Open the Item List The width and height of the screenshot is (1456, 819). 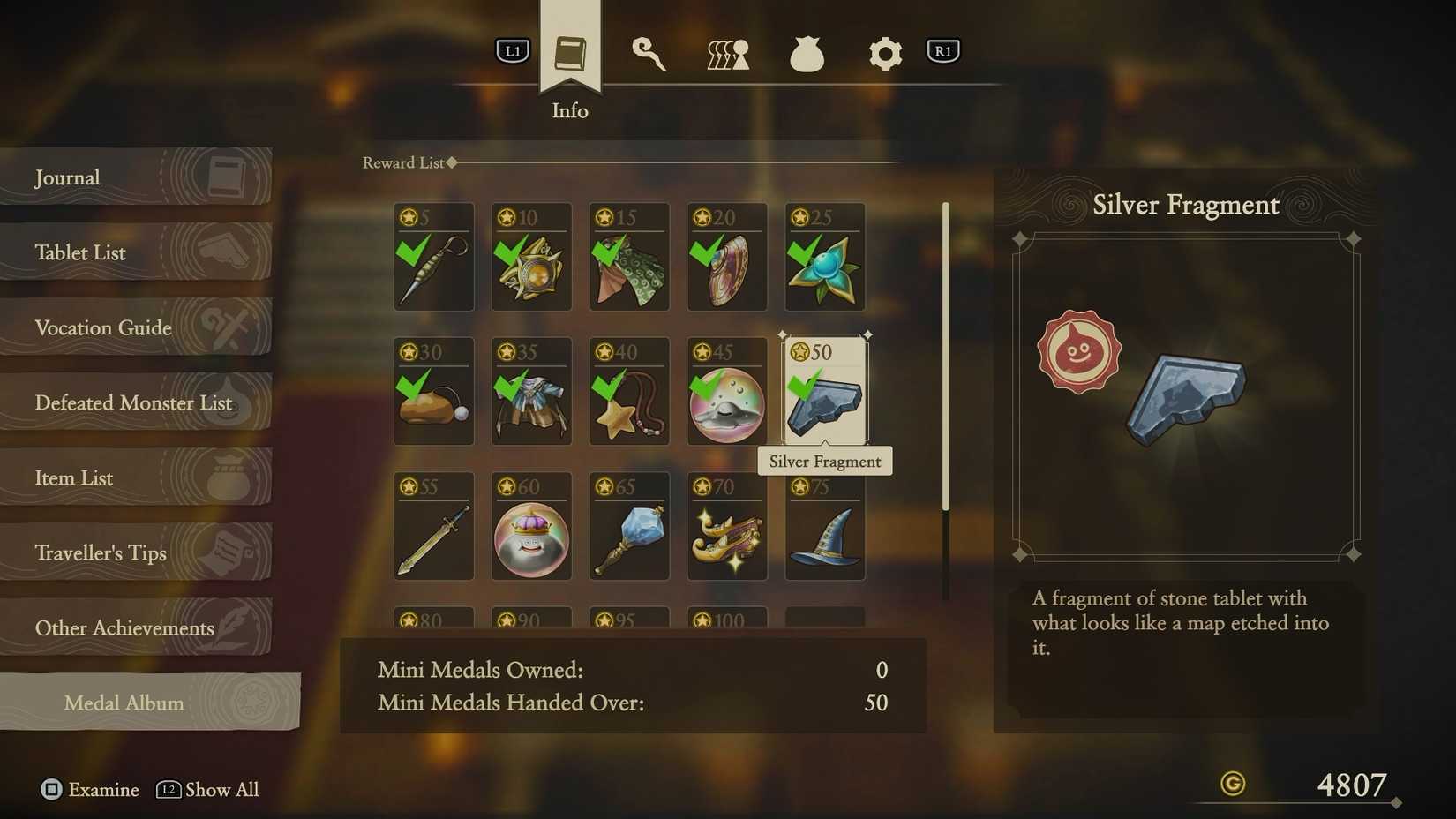tap(135, 477)
